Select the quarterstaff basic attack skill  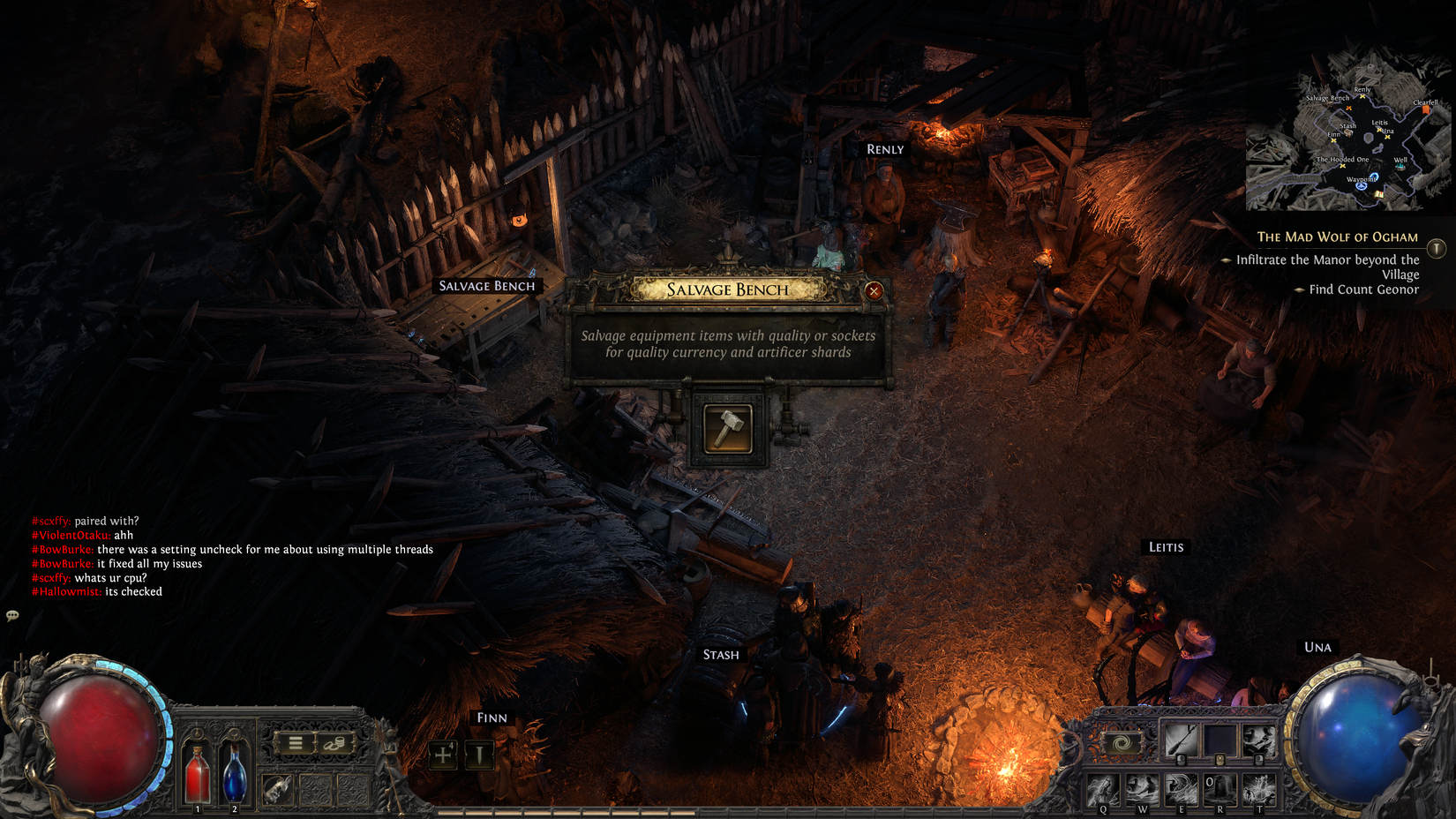(1181, 740)
